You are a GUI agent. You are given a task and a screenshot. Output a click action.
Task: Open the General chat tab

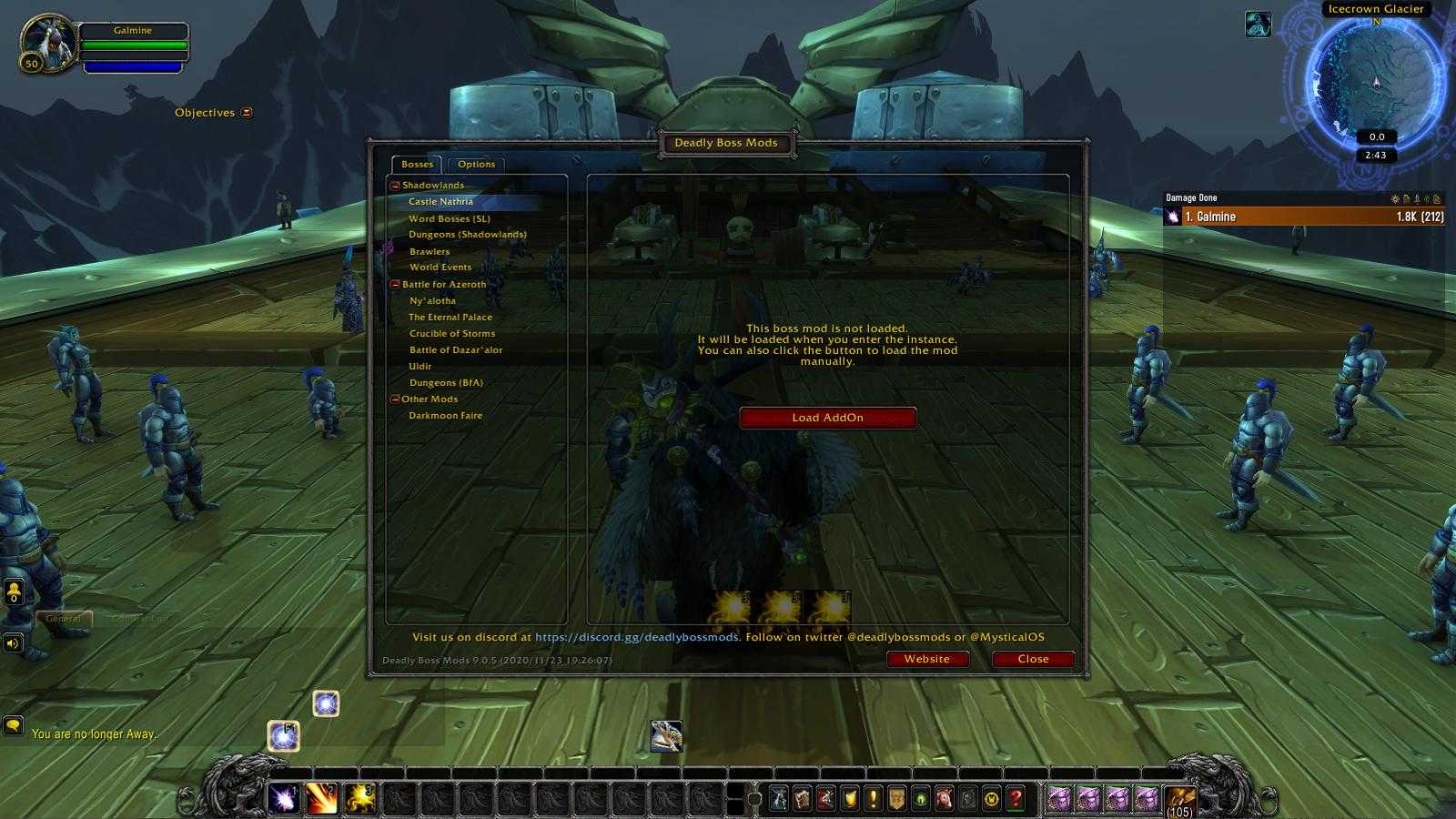[64, 618]
